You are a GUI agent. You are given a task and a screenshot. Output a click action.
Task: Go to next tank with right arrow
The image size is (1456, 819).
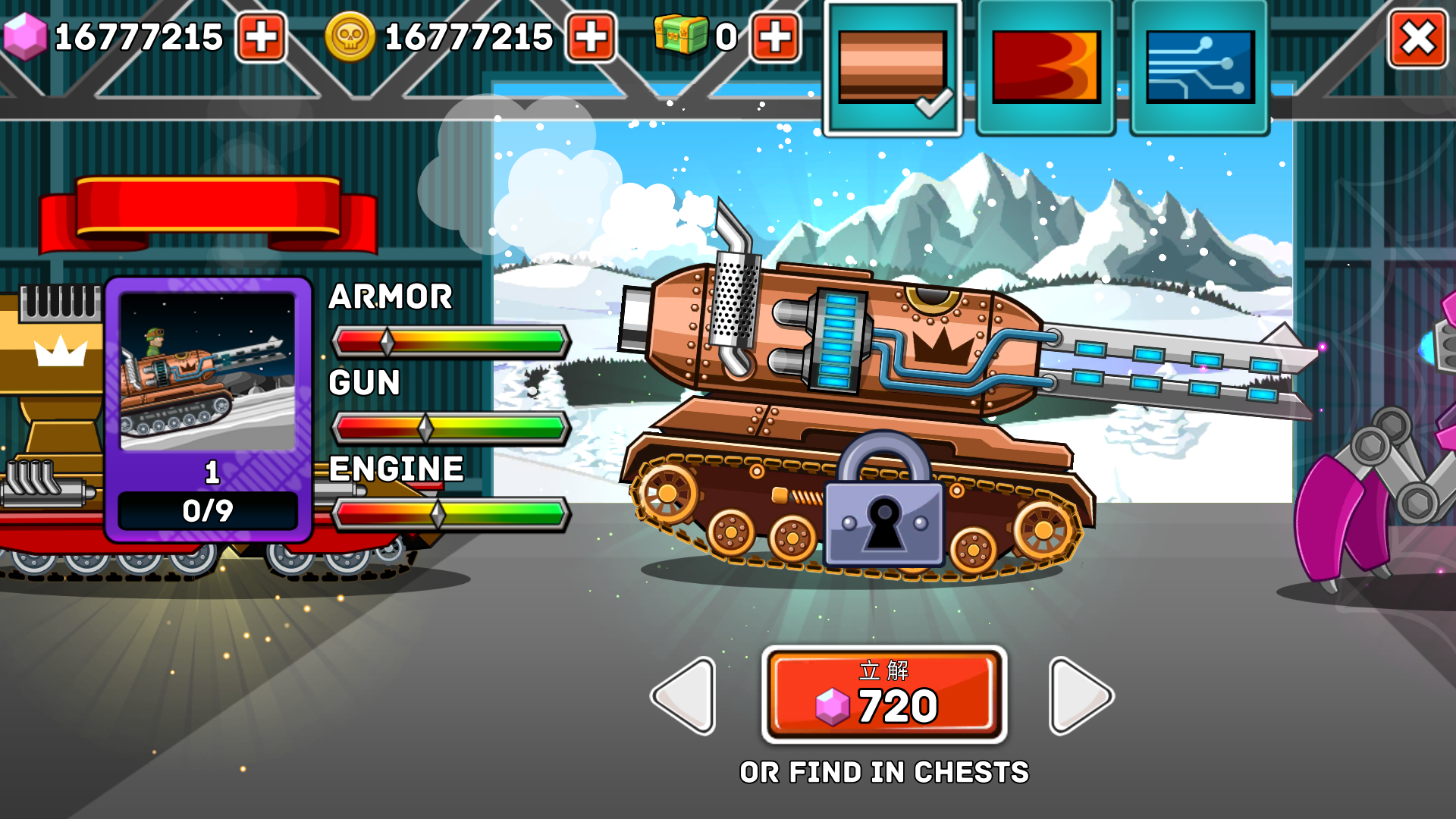coord(1080,695)
